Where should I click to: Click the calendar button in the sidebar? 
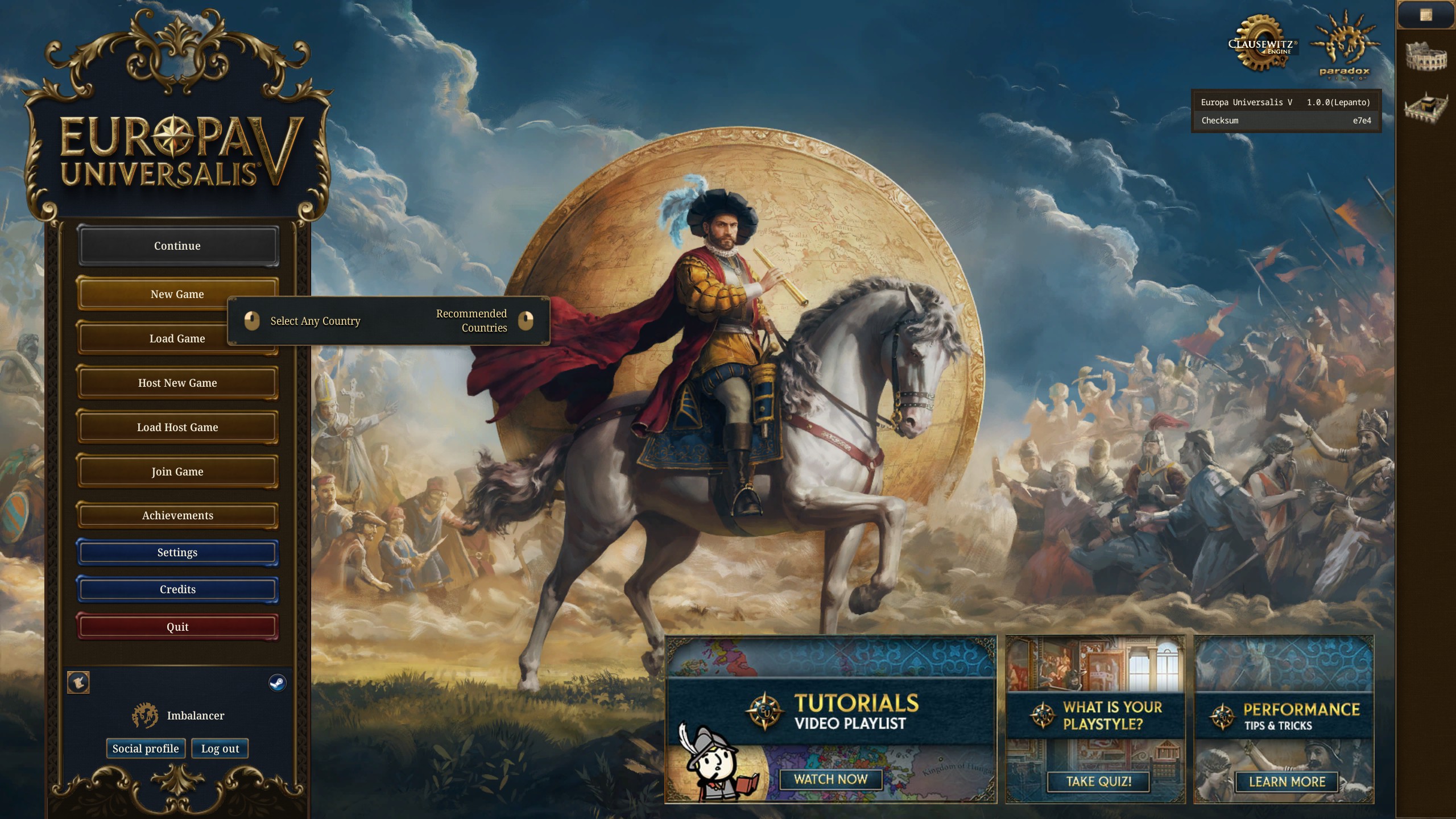tap(1425, 15)
